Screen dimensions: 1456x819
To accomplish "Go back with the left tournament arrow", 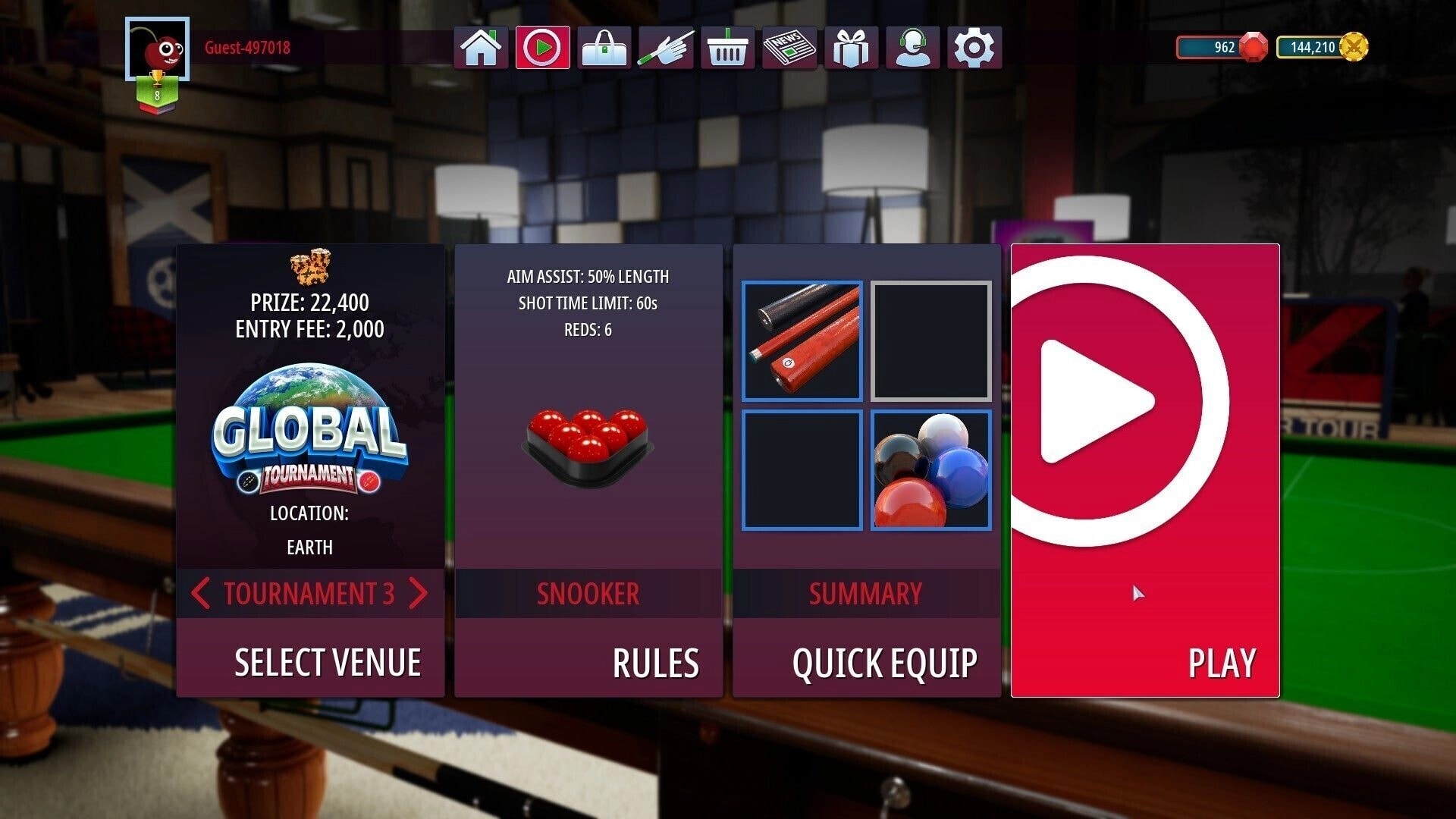I will (x=201, y=595).
